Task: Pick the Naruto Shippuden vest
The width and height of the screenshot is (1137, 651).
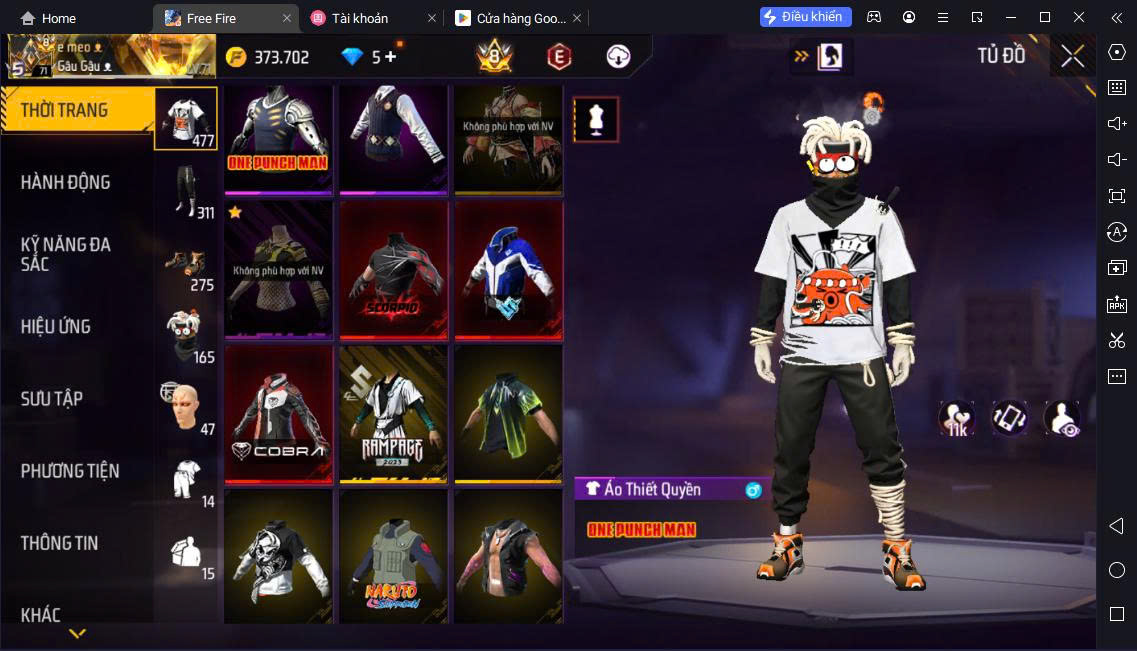Action: coord(393,556)
